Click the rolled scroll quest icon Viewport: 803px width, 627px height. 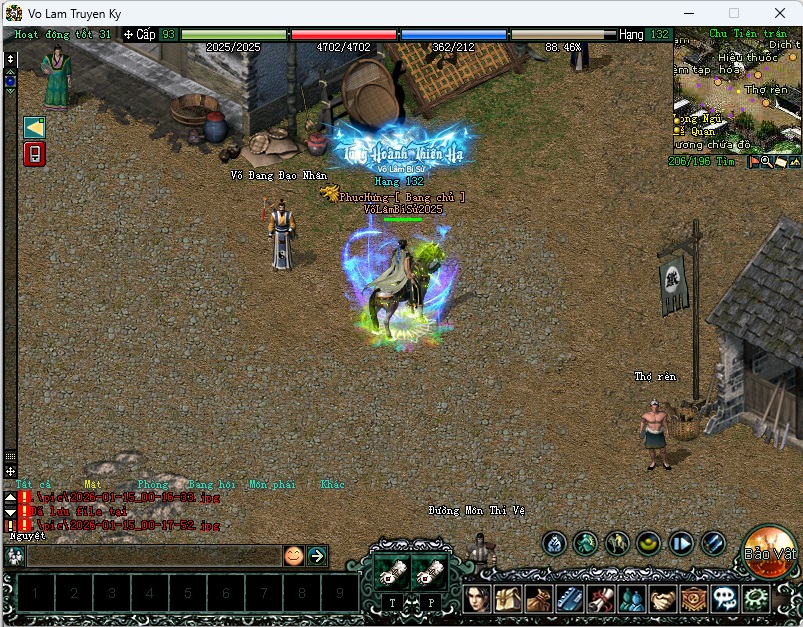click(x=600, y=599)
